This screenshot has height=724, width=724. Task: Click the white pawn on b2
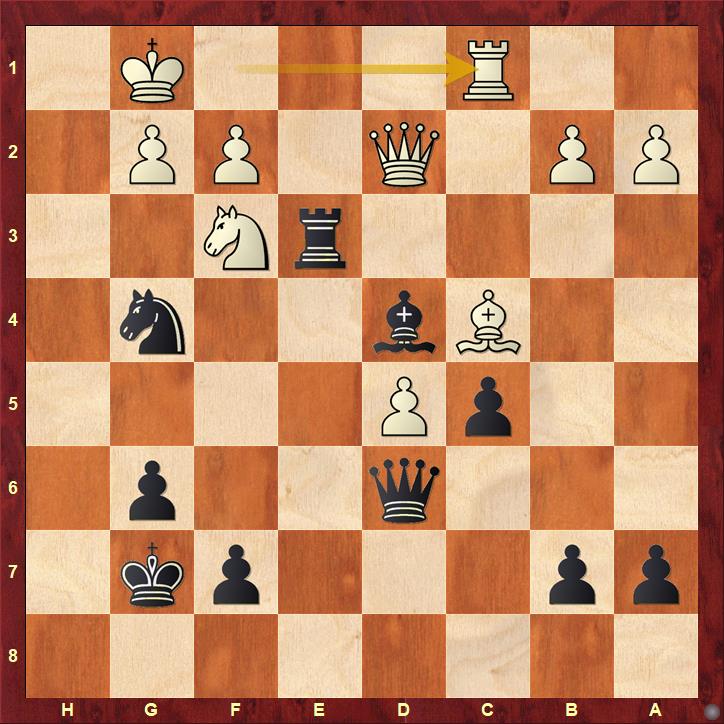[x=573, y=154]
